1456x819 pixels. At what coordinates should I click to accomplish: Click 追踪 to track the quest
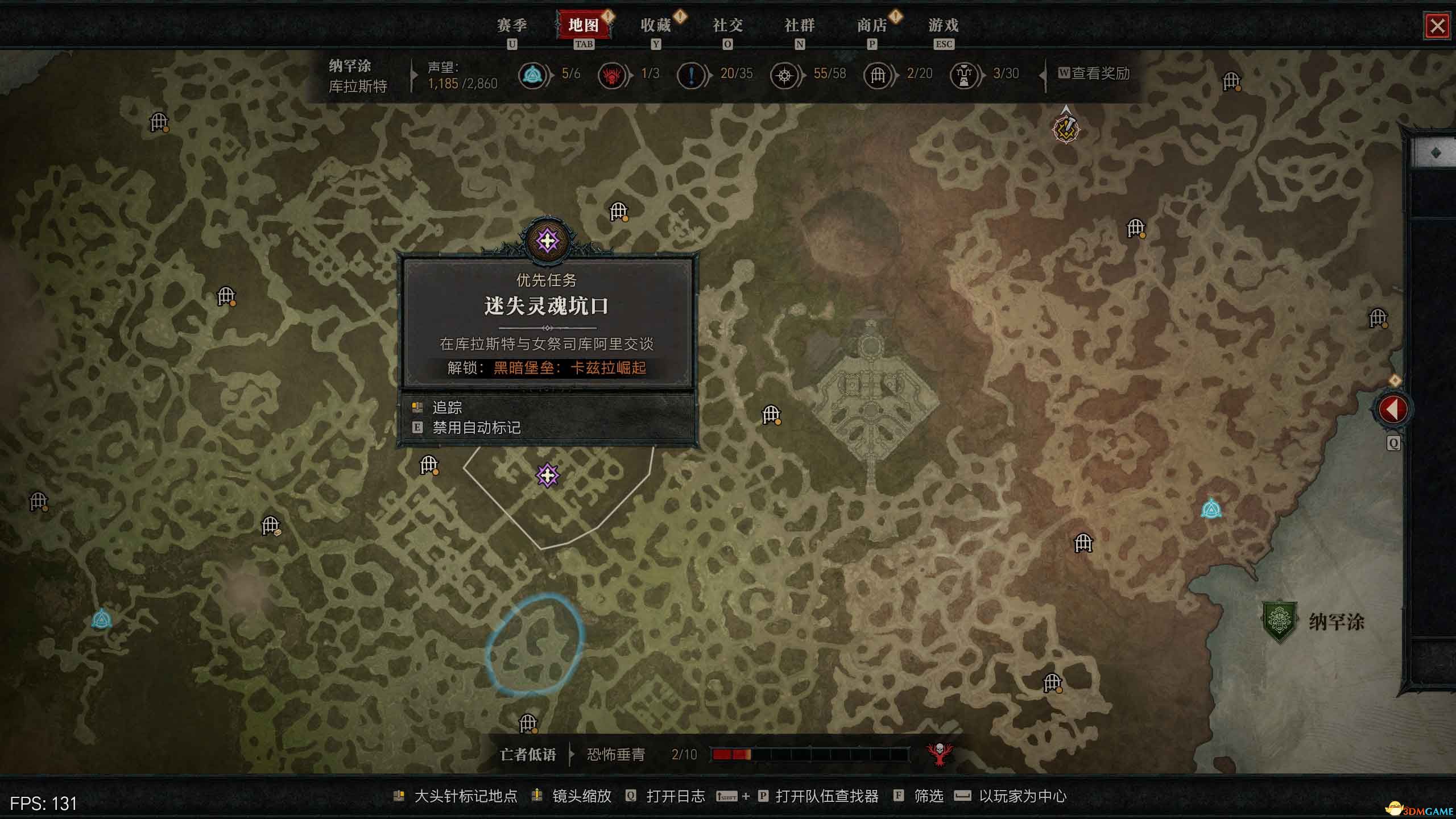coord(447,407)
